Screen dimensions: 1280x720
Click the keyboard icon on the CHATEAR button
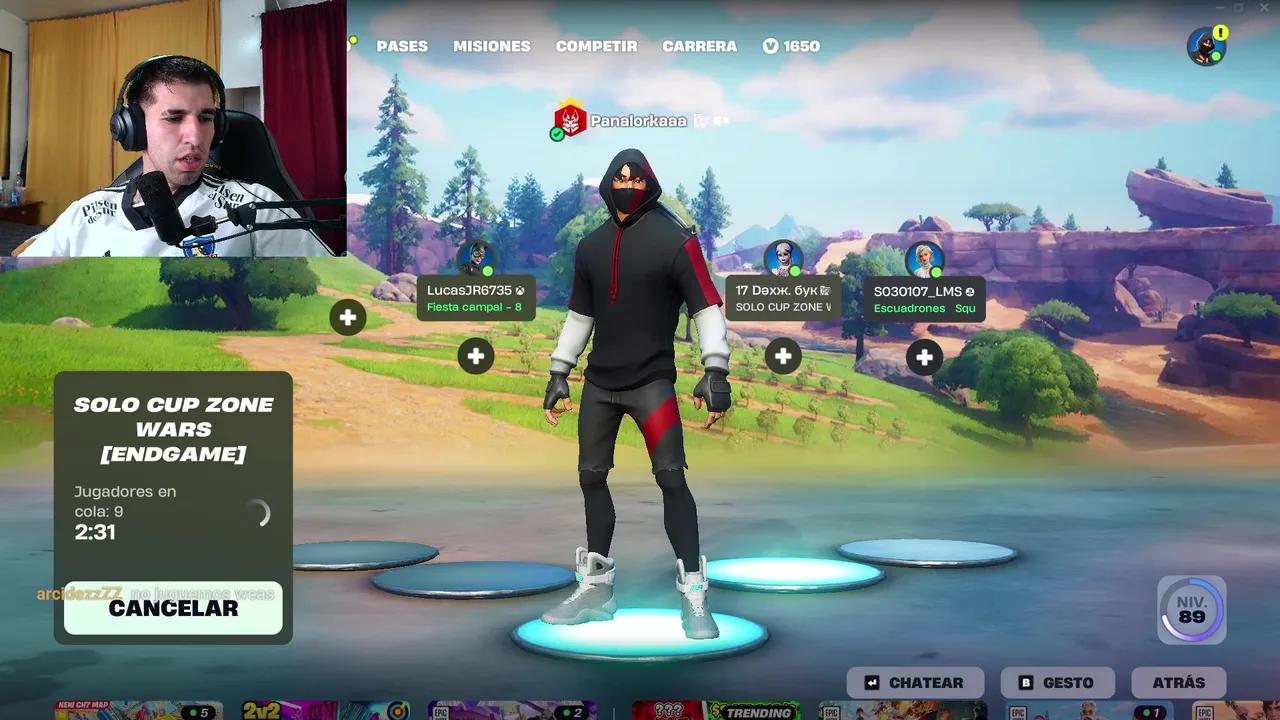point(872,683)
